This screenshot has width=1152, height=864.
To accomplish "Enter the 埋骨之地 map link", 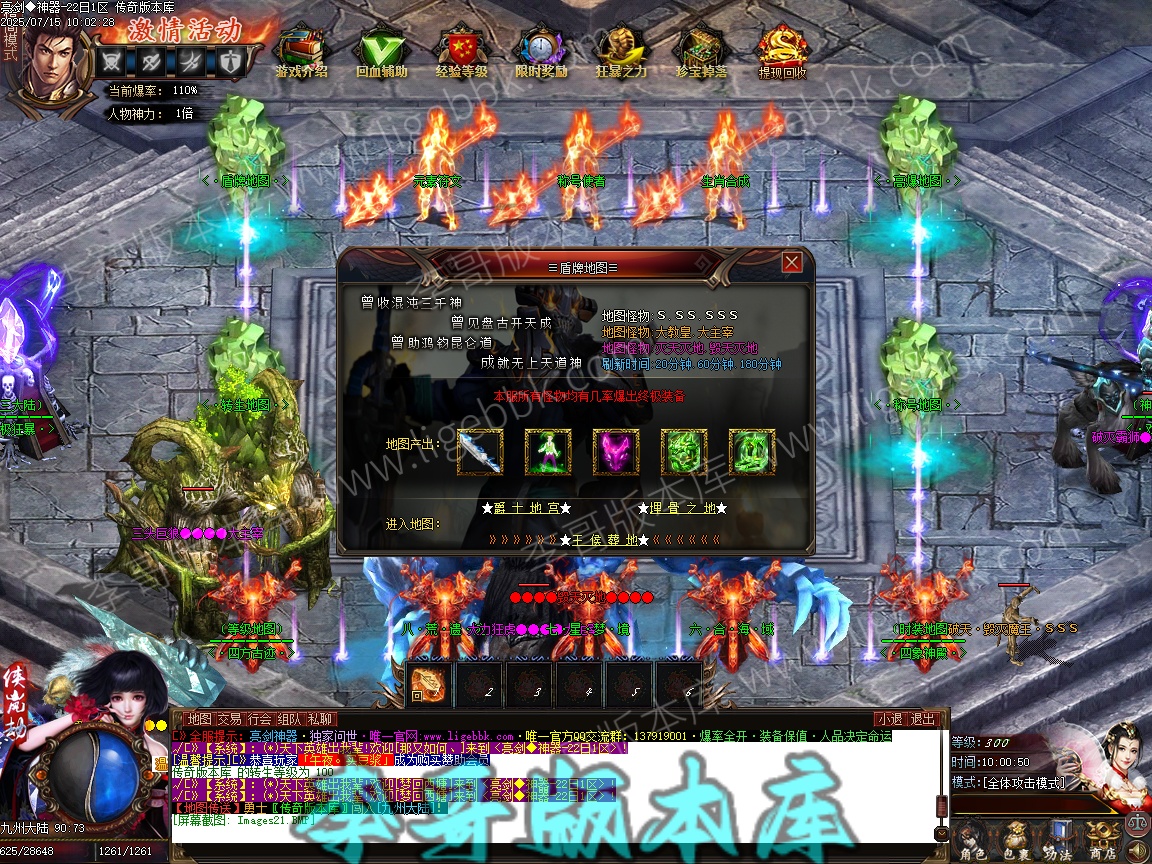I will click(x=680, y=508).
